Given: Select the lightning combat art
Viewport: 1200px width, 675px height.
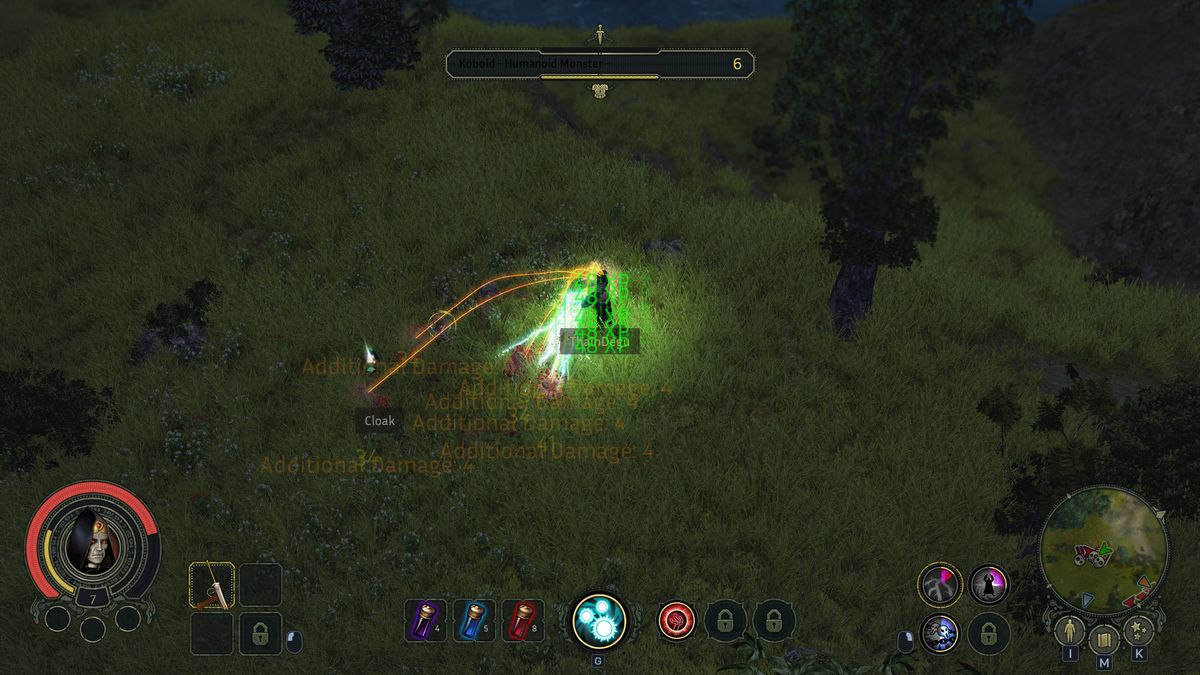Looking at the screenshot, I should point(940,585).
